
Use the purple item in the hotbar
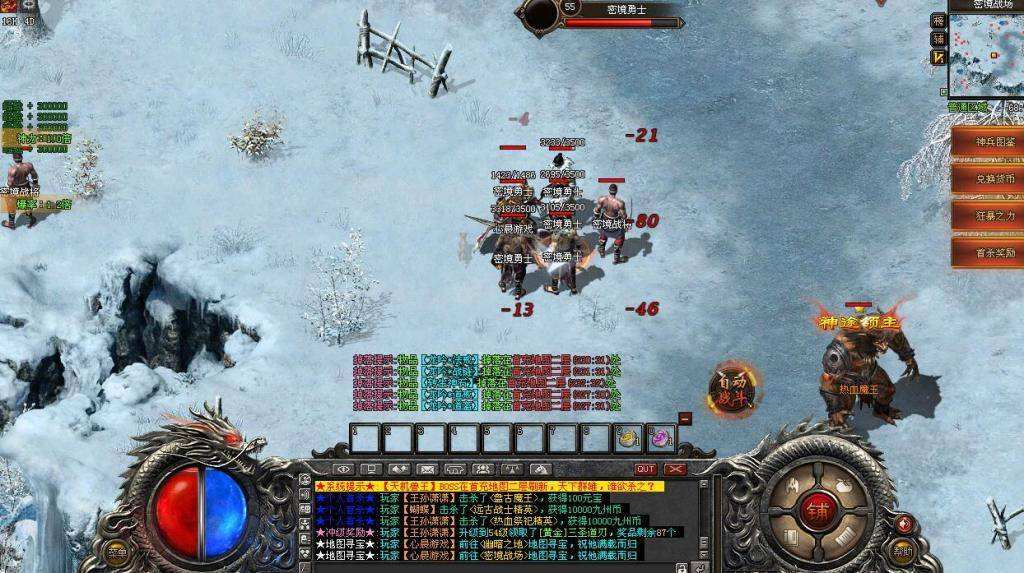[661, 438]
